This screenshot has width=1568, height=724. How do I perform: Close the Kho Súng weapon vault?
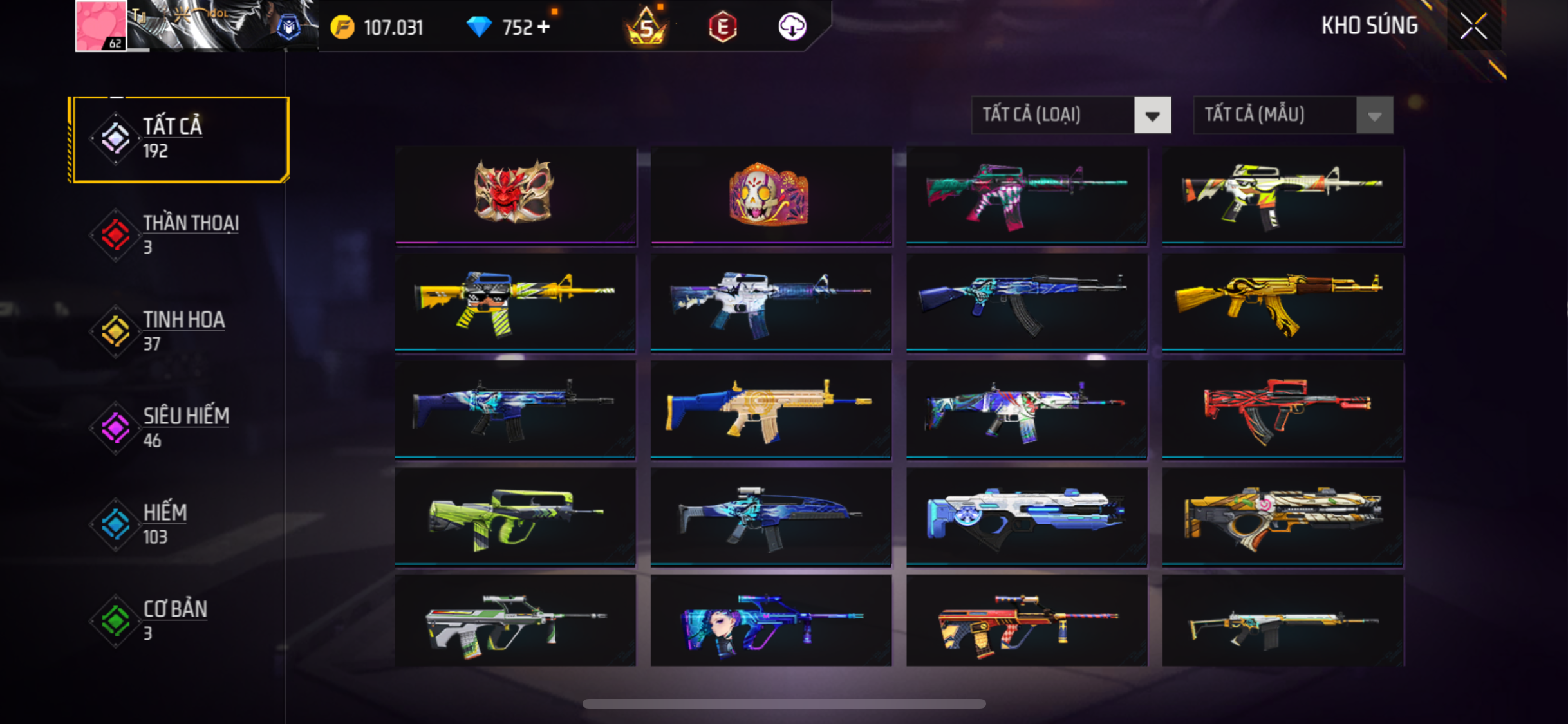click(1473, 26)
